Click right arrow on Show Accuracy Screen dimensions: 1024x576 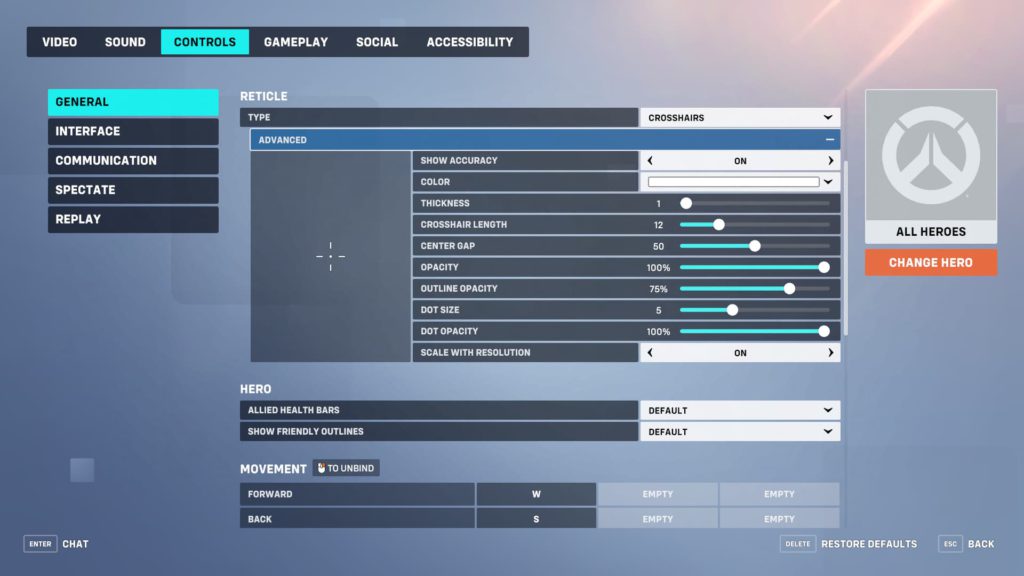[830, 161]
